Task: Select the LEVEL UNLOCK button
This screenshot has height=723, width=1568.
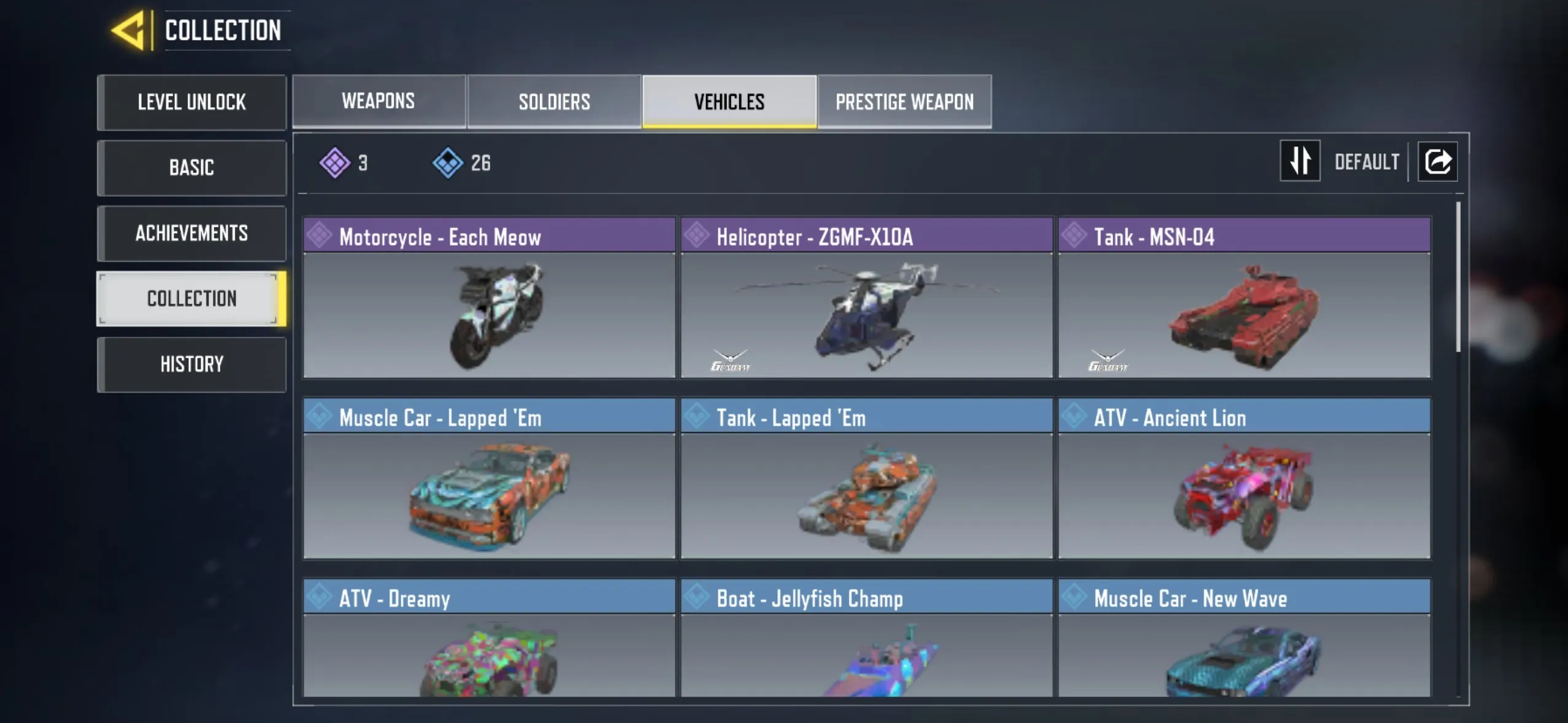Action: pyautogui.click(x=191, y=102)
